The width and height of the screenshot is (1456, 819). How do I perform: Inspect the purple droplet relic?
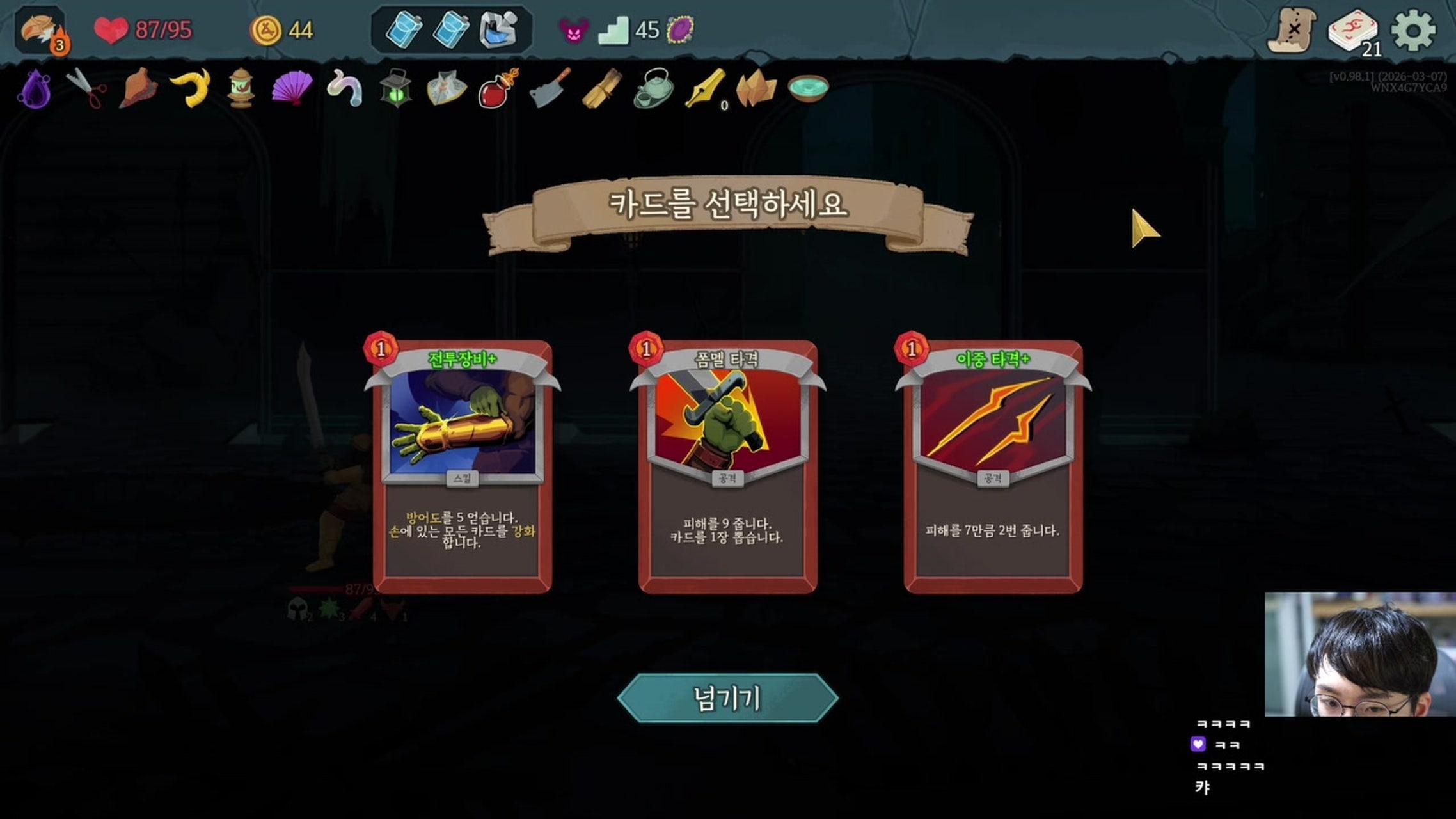click(35, 88)
